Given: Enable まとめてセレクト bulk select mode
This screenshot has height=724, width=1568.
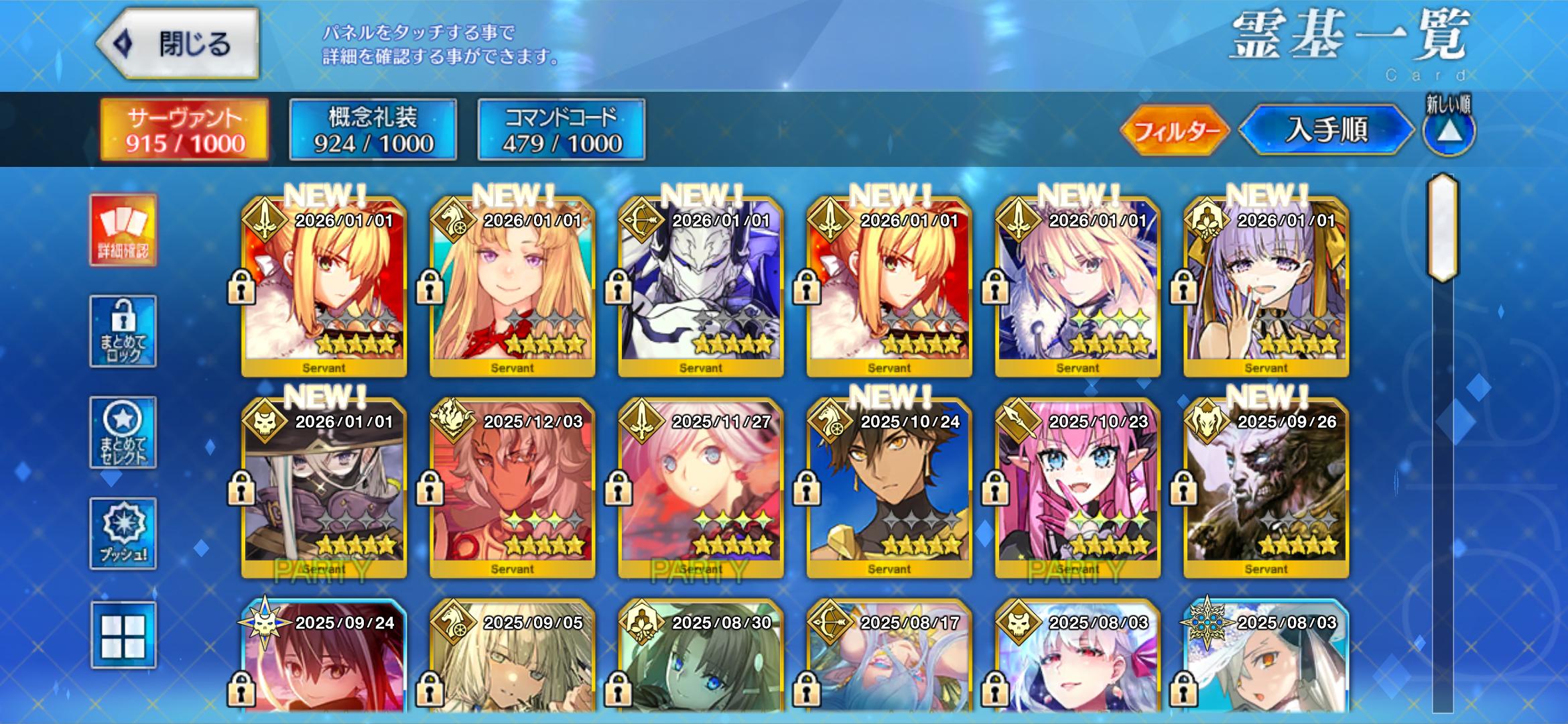Looking at the screenshot, I should click(x=123, y=432).
